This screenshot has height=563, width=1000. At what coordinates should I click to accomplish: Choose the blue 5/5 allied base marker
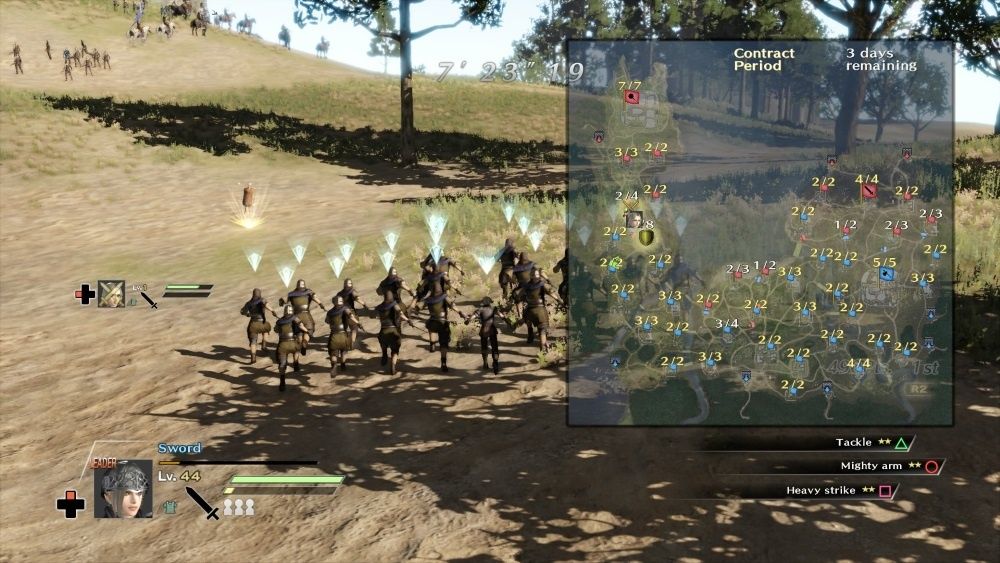[885, 273]
